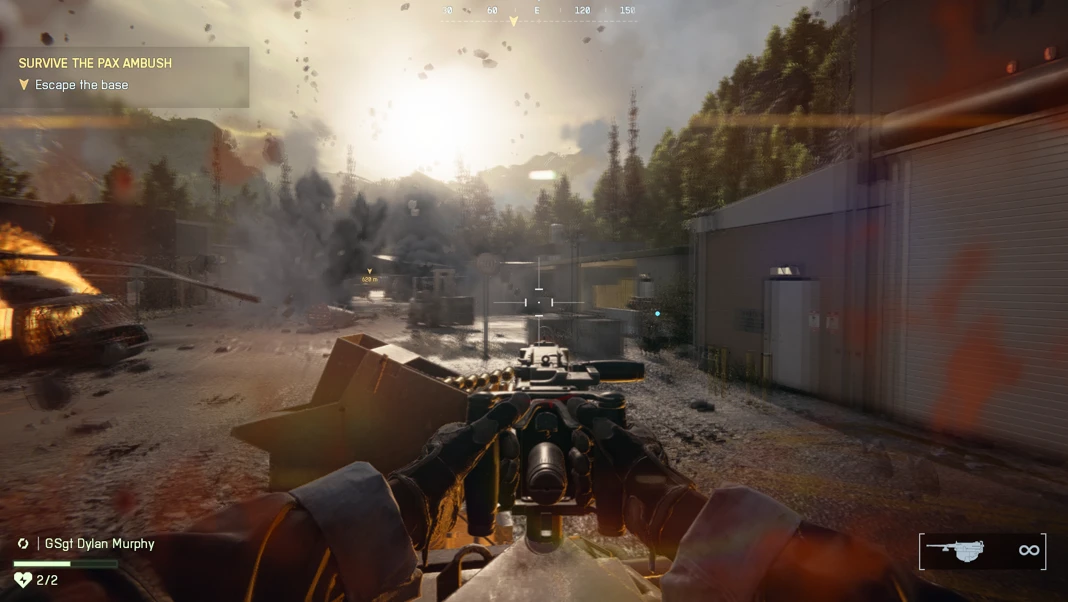Viewport: 1068px width, 602px height.
Task: Click the compass heading strip
Action: [538, 12]
